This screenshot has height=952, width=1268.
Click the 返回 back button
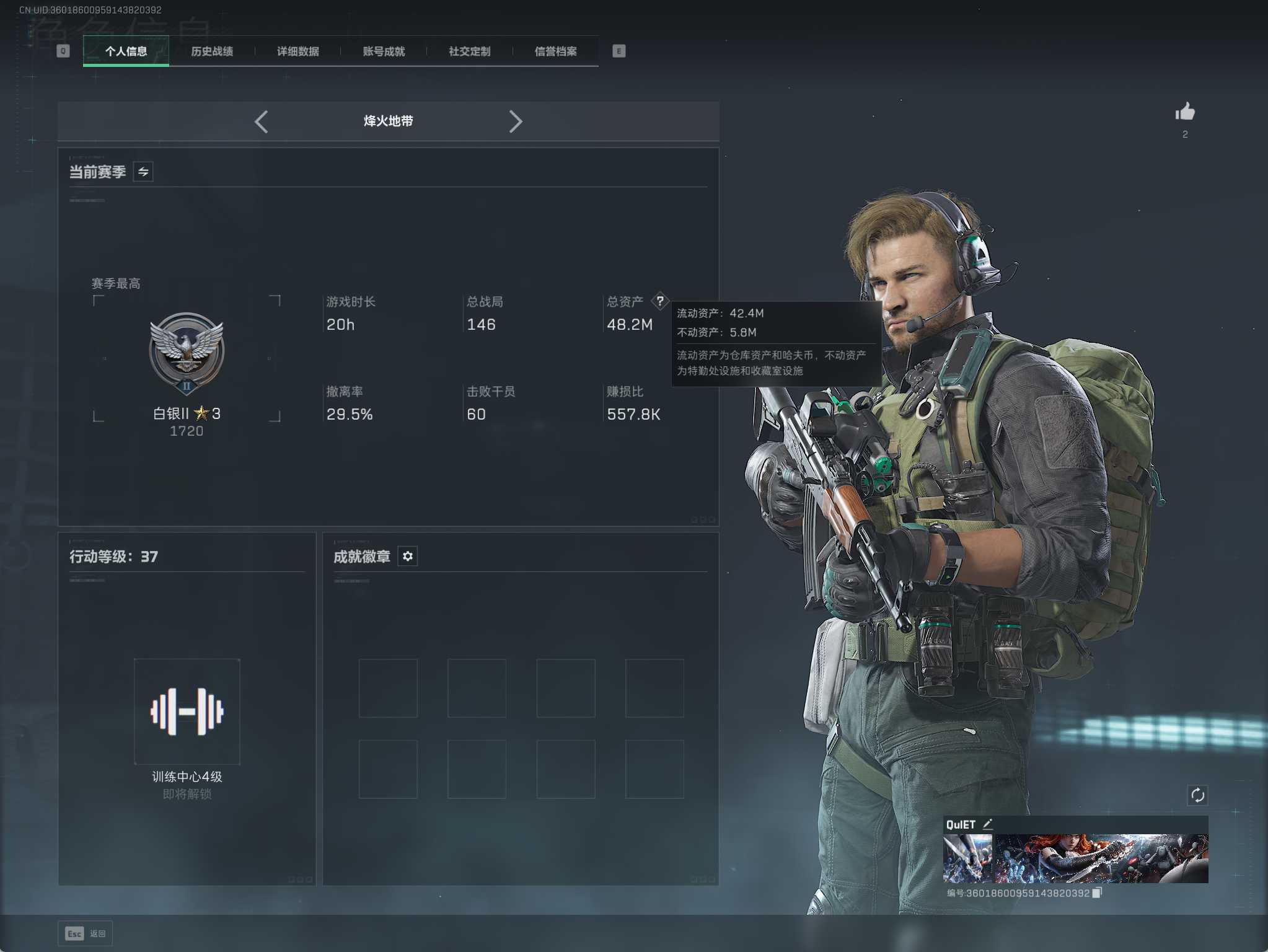click(x=86, y=933)
